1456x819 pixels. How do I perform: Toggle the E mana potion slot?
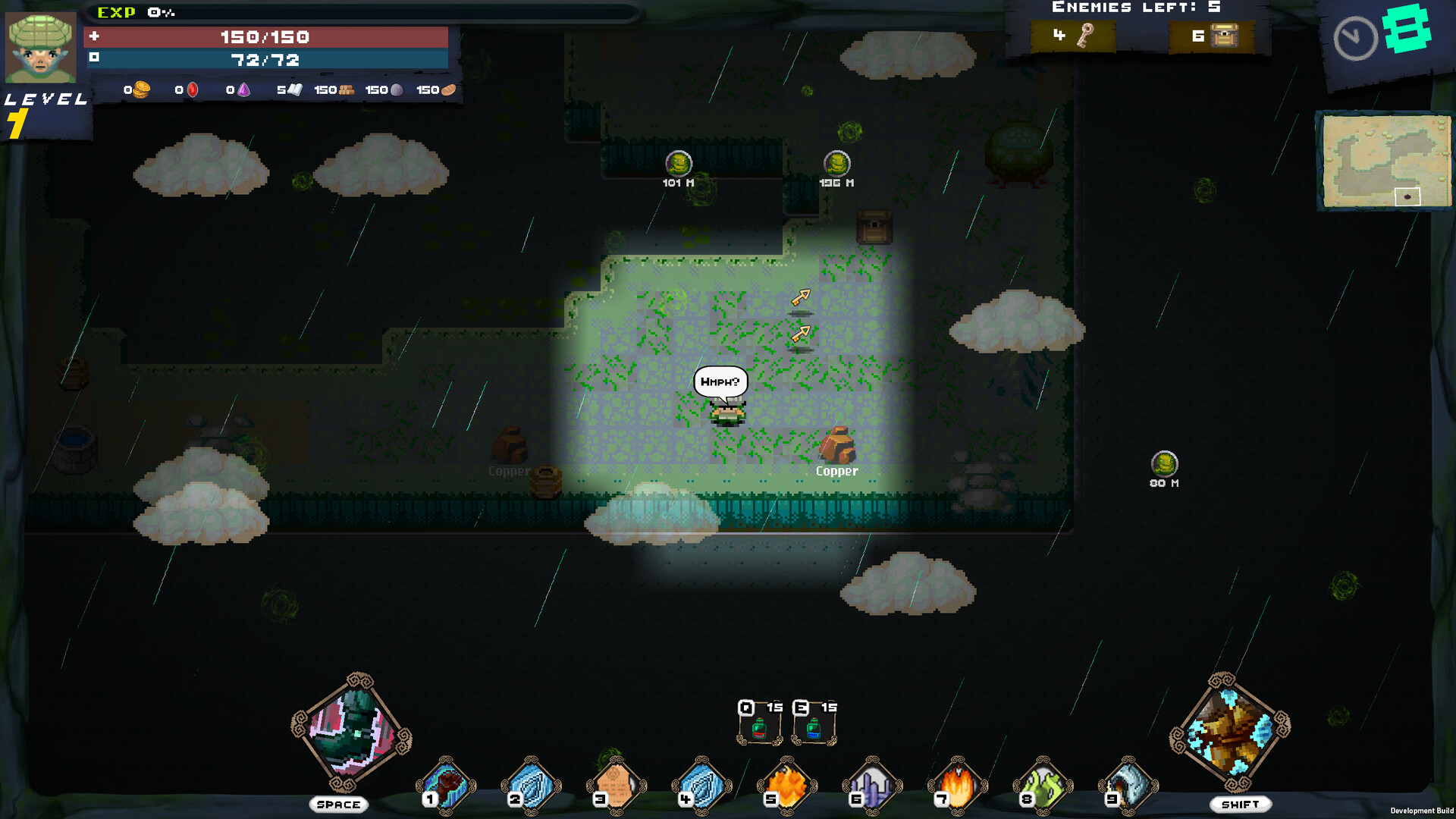pos(814,720)
